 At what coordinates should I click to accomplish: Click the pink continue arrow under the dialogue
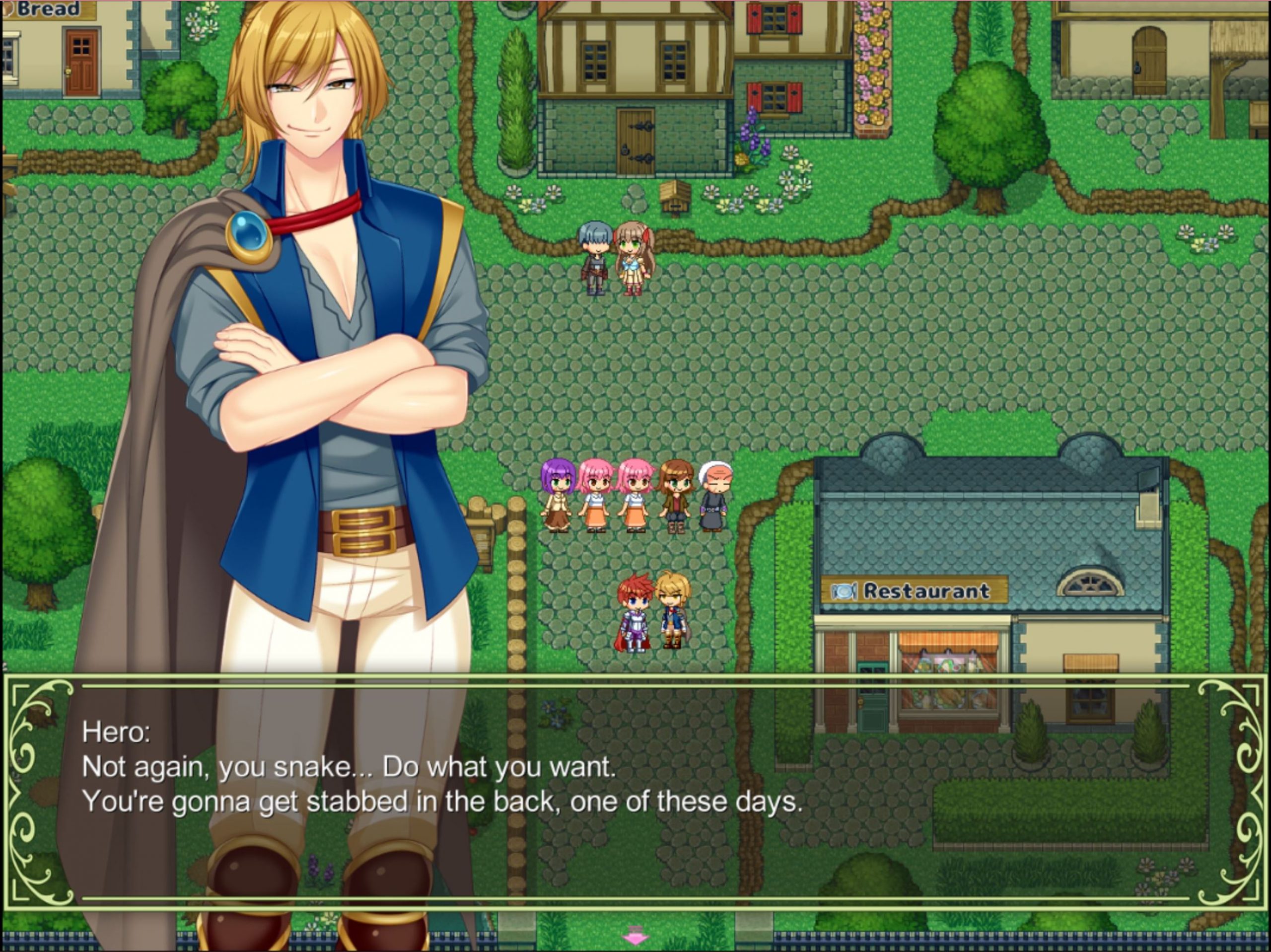pos(635,934)
